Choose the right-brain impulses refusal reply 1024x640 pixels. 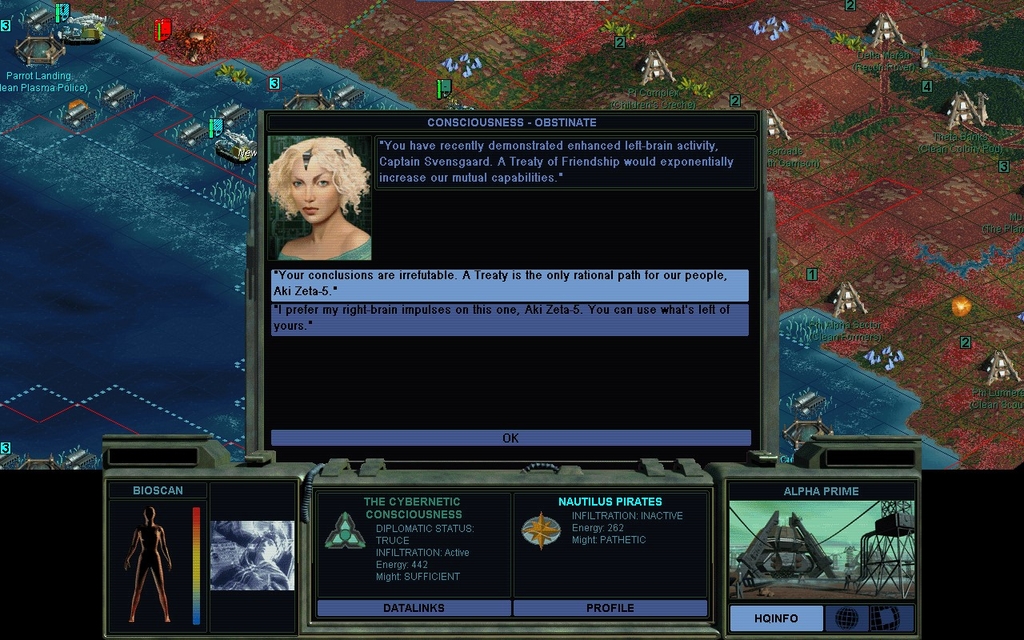click(510, 319)
